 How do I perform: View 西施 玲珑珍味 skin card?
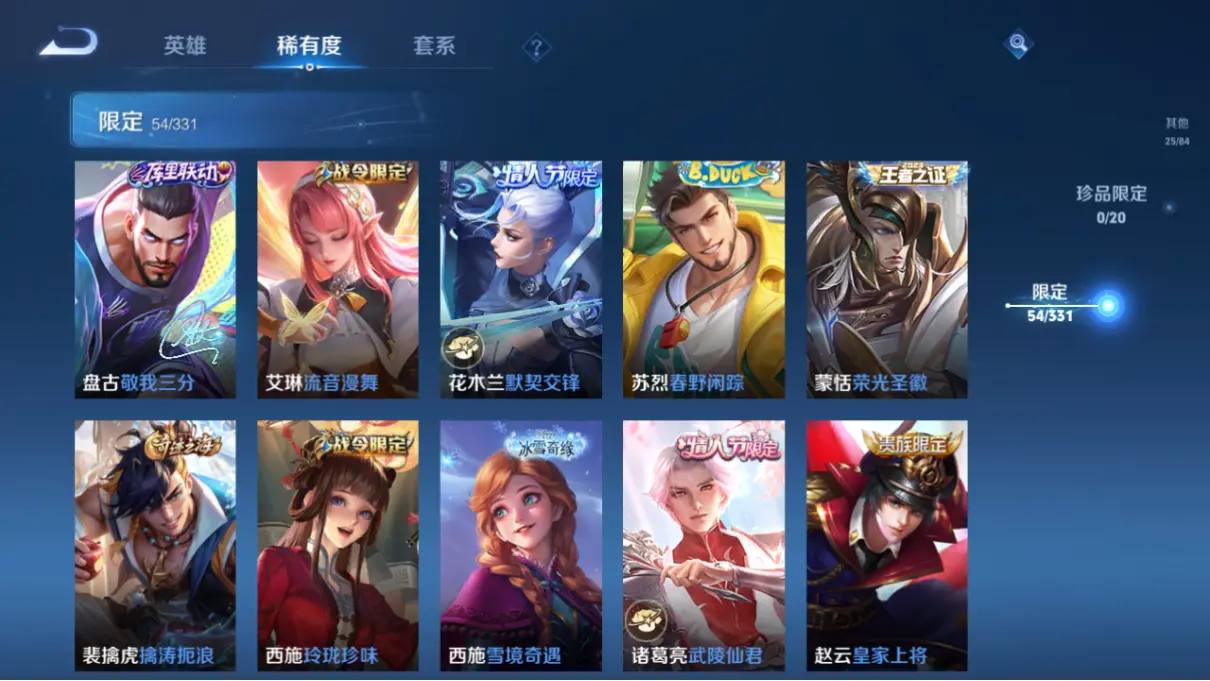point(338,545)
